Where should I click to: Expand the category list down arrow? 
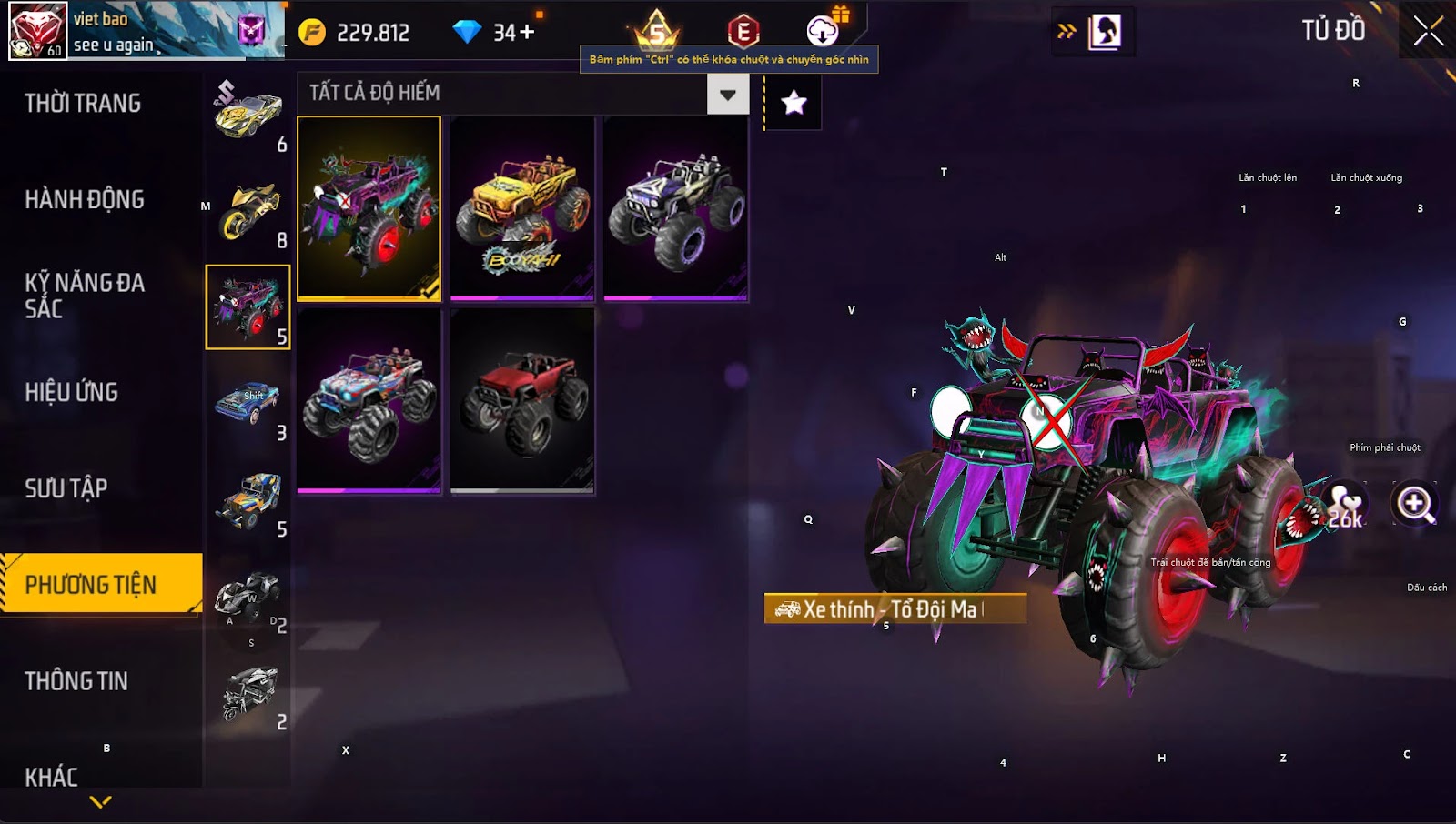(100, 802)
